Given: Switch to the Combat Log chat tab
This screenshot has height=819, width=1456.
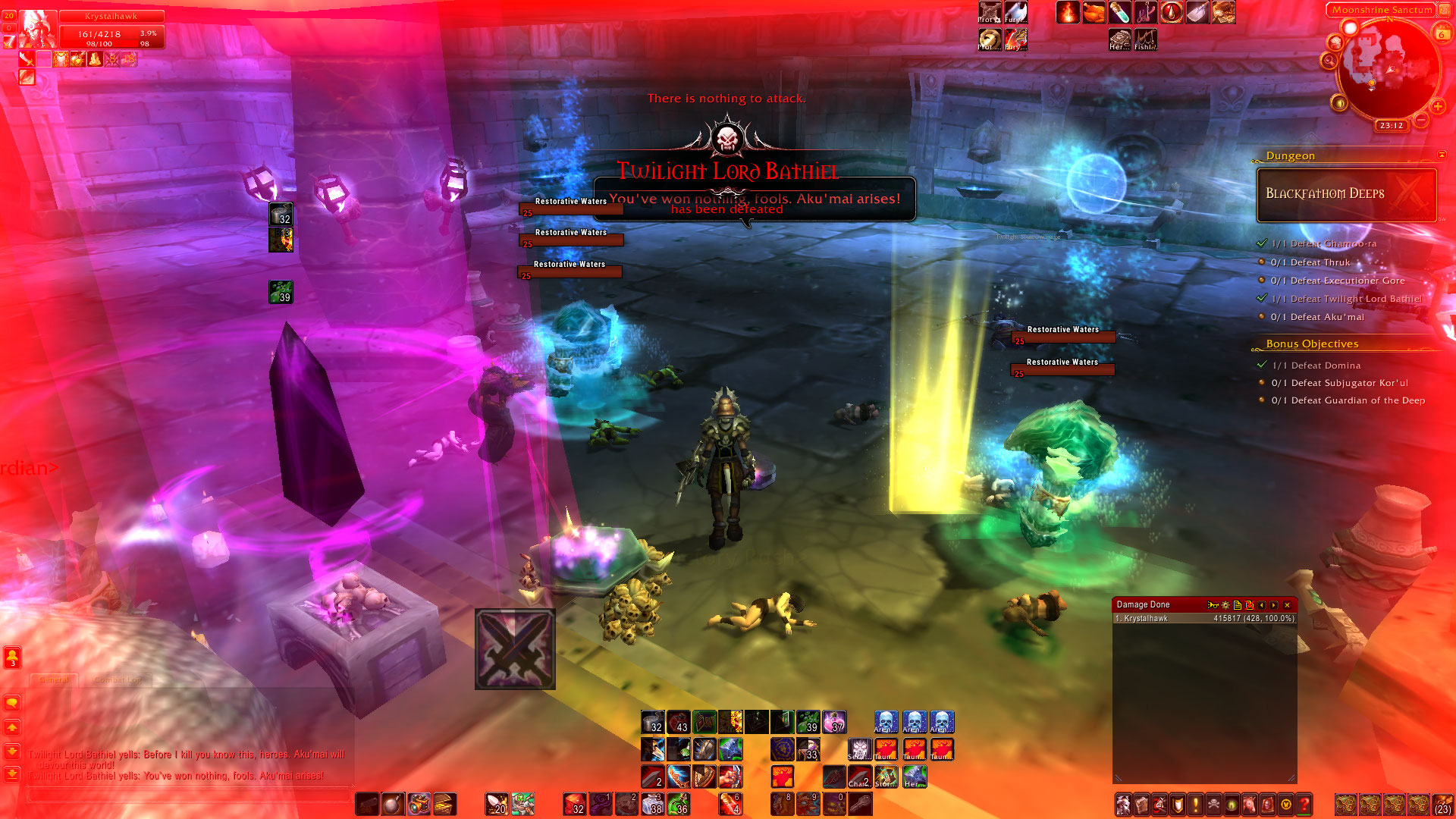Looking at the screenshot, I should coord(118,679).
